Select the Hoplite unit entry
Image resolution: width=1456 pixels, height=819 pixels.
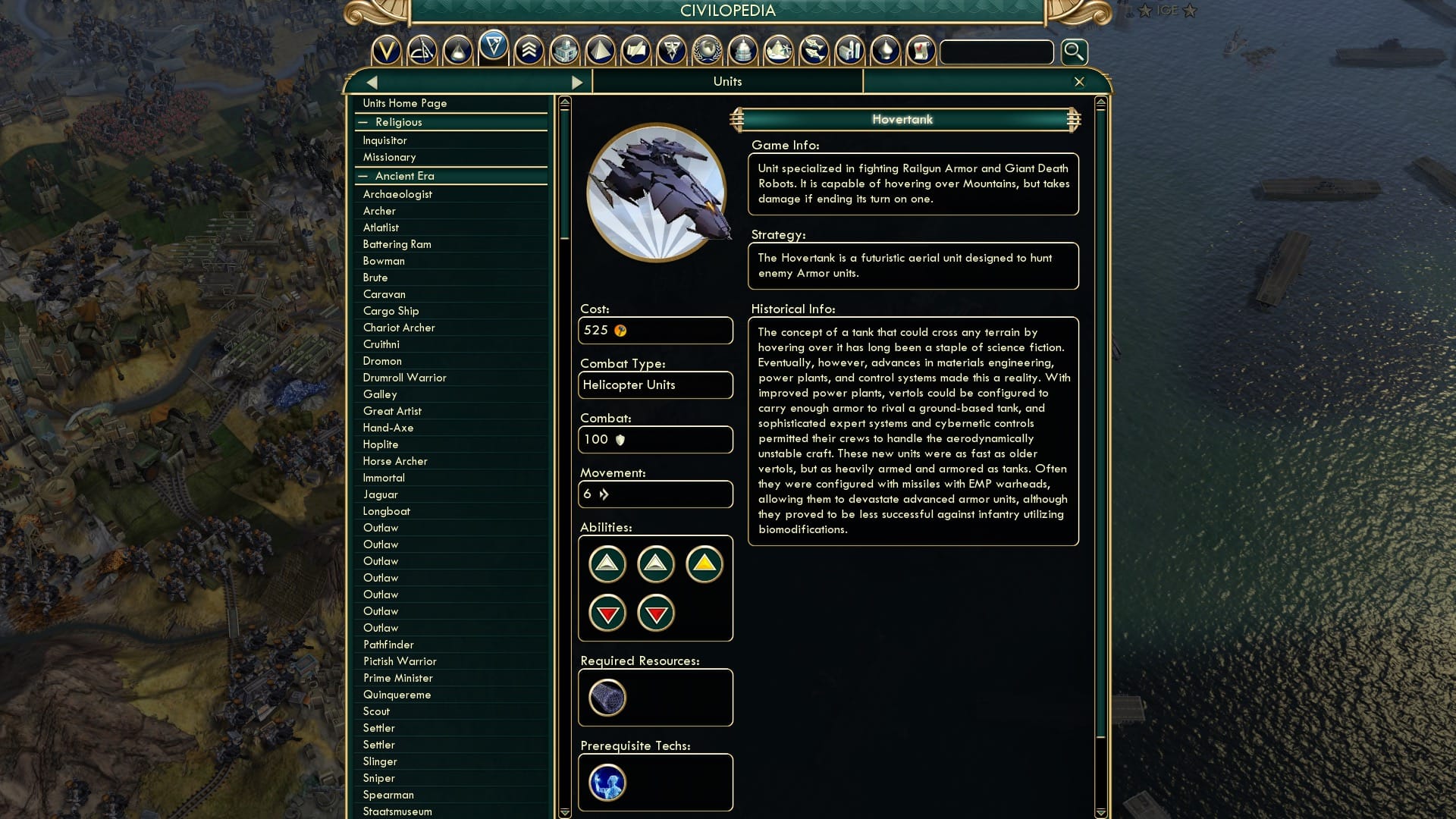382,444
